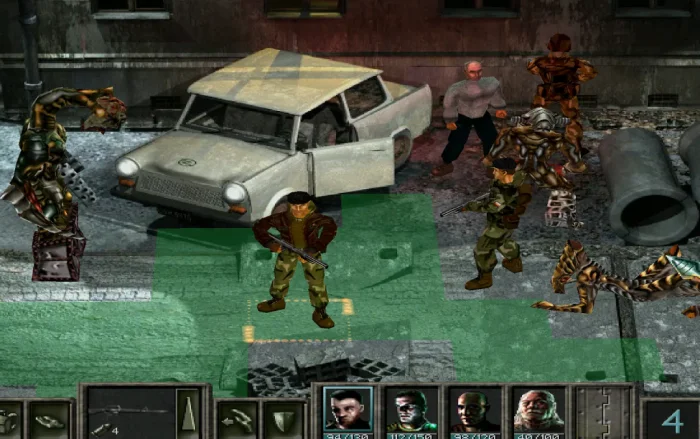
Task: Activate the shield defense icon
Action: (x=283, y=419)
